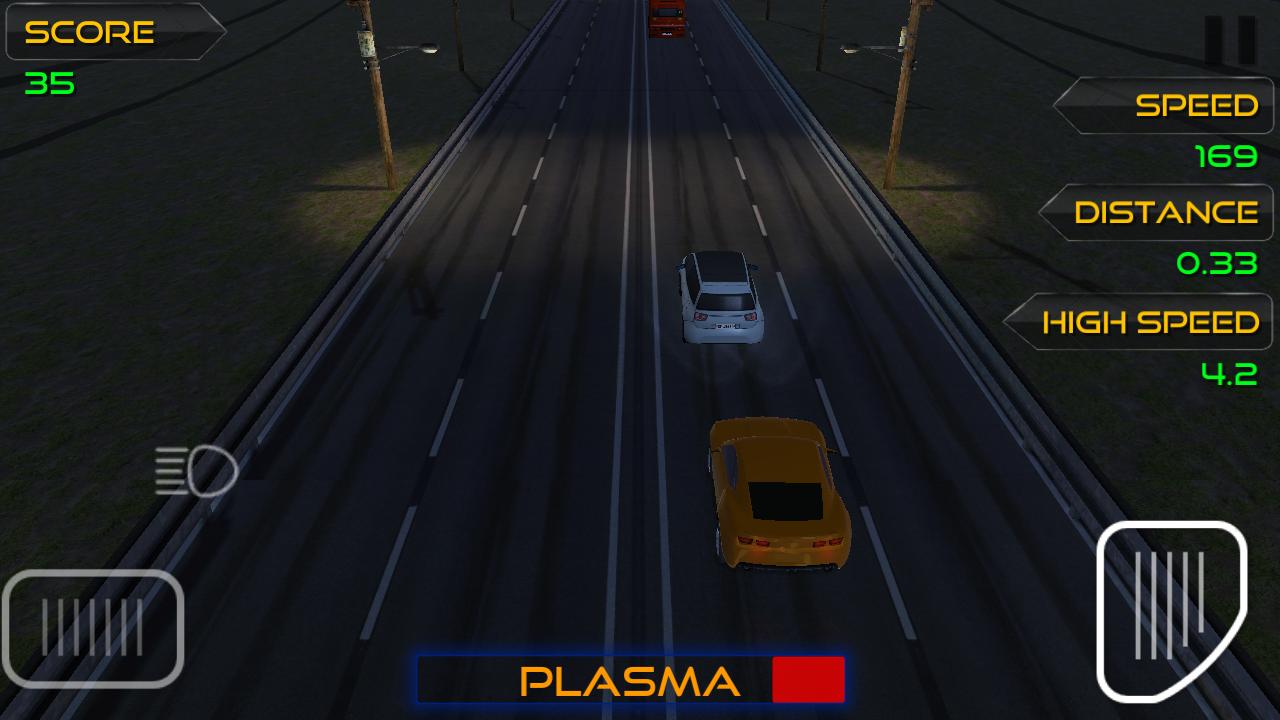
Task: Expand the SCORE display to view details
Action: (x=115, y=33)
